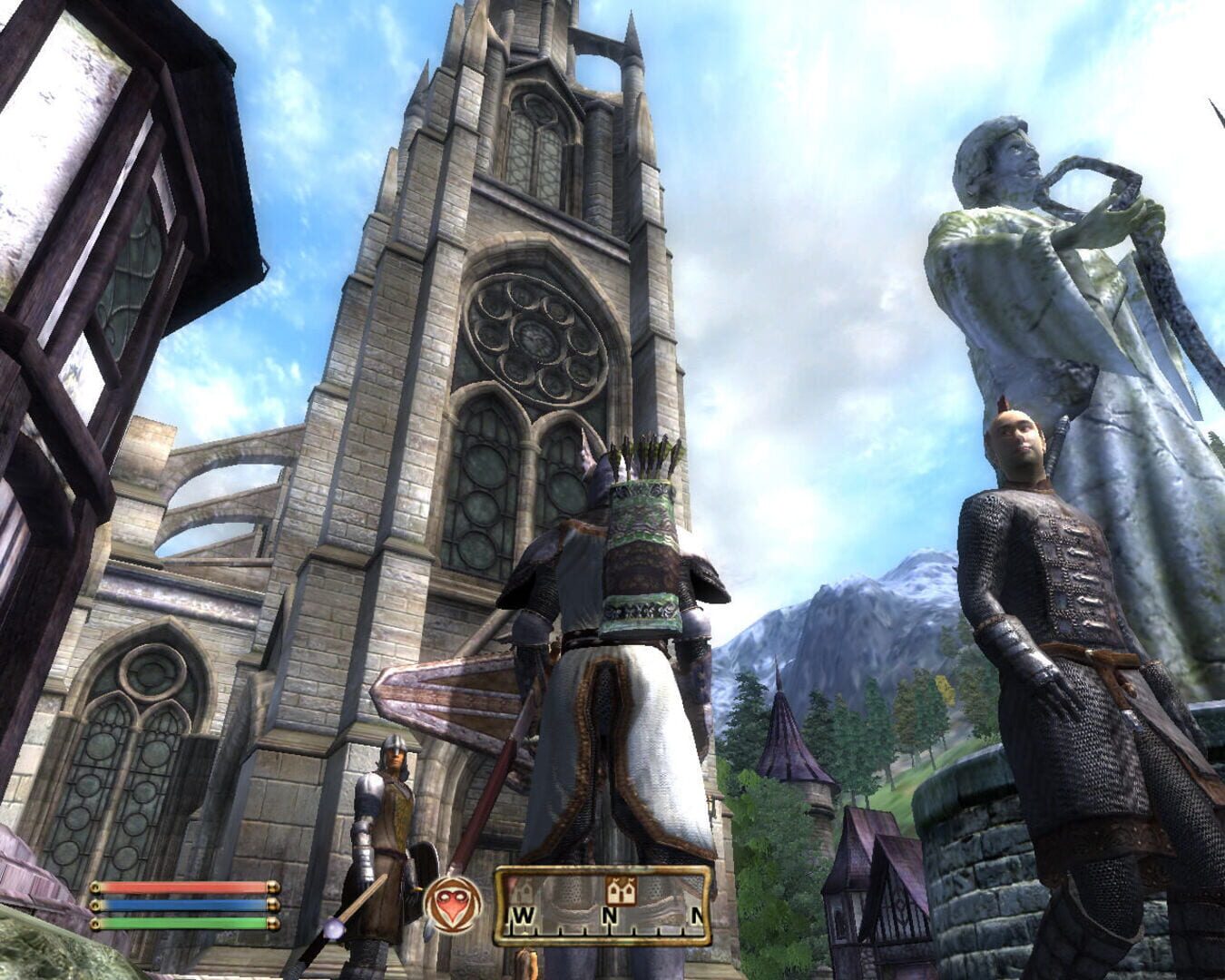Viewport: 1225px width, 980px height.
Task: Select the red bird-face spell emblem
Action: point(453,905)
